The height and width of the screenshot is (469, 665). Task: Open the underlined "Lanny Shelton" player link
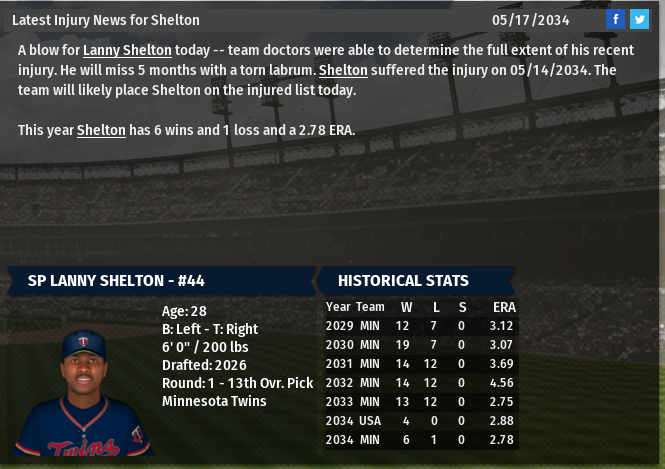click(127, 50)
